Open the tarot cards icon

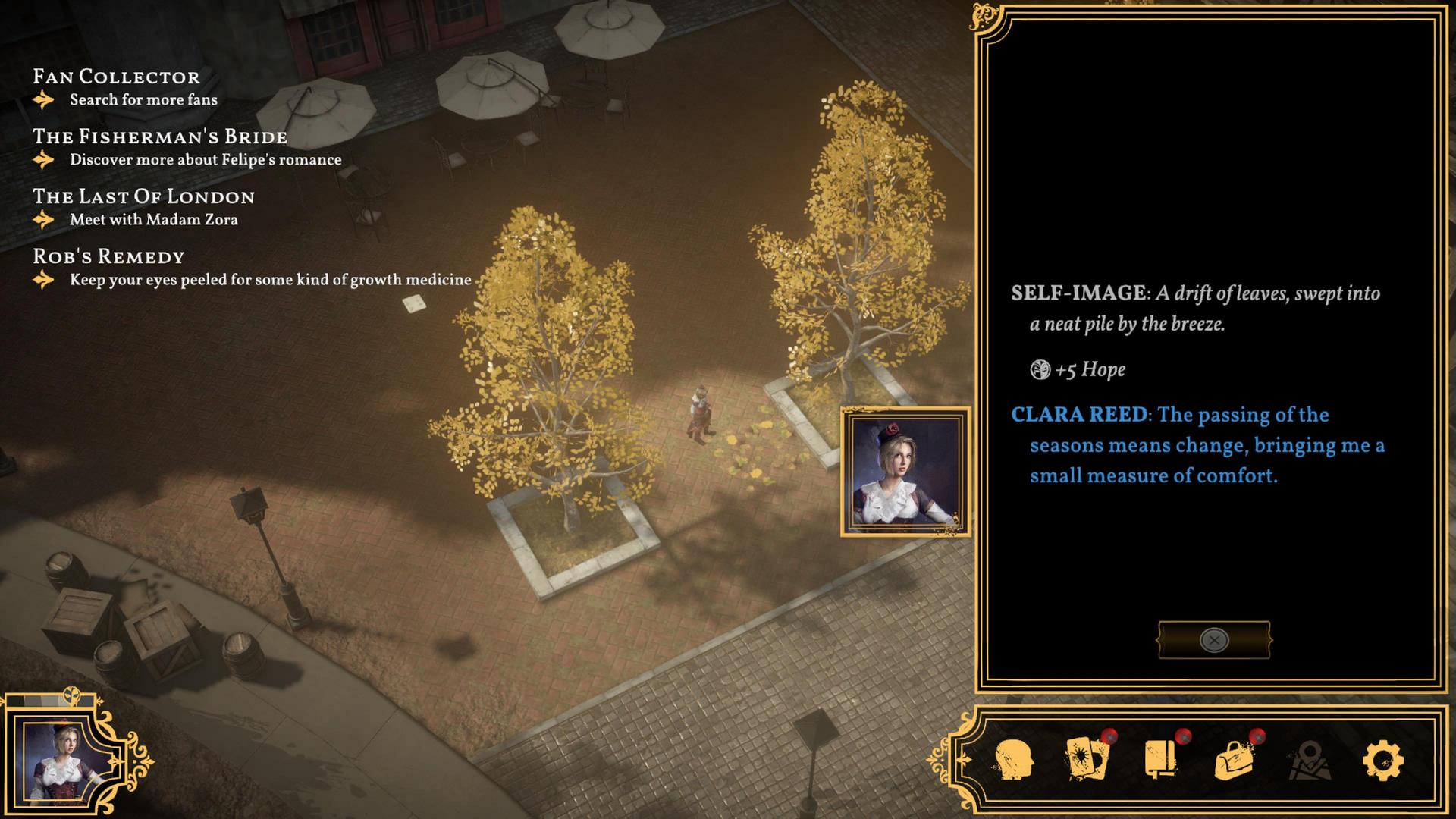click(x=1087, y=758)
